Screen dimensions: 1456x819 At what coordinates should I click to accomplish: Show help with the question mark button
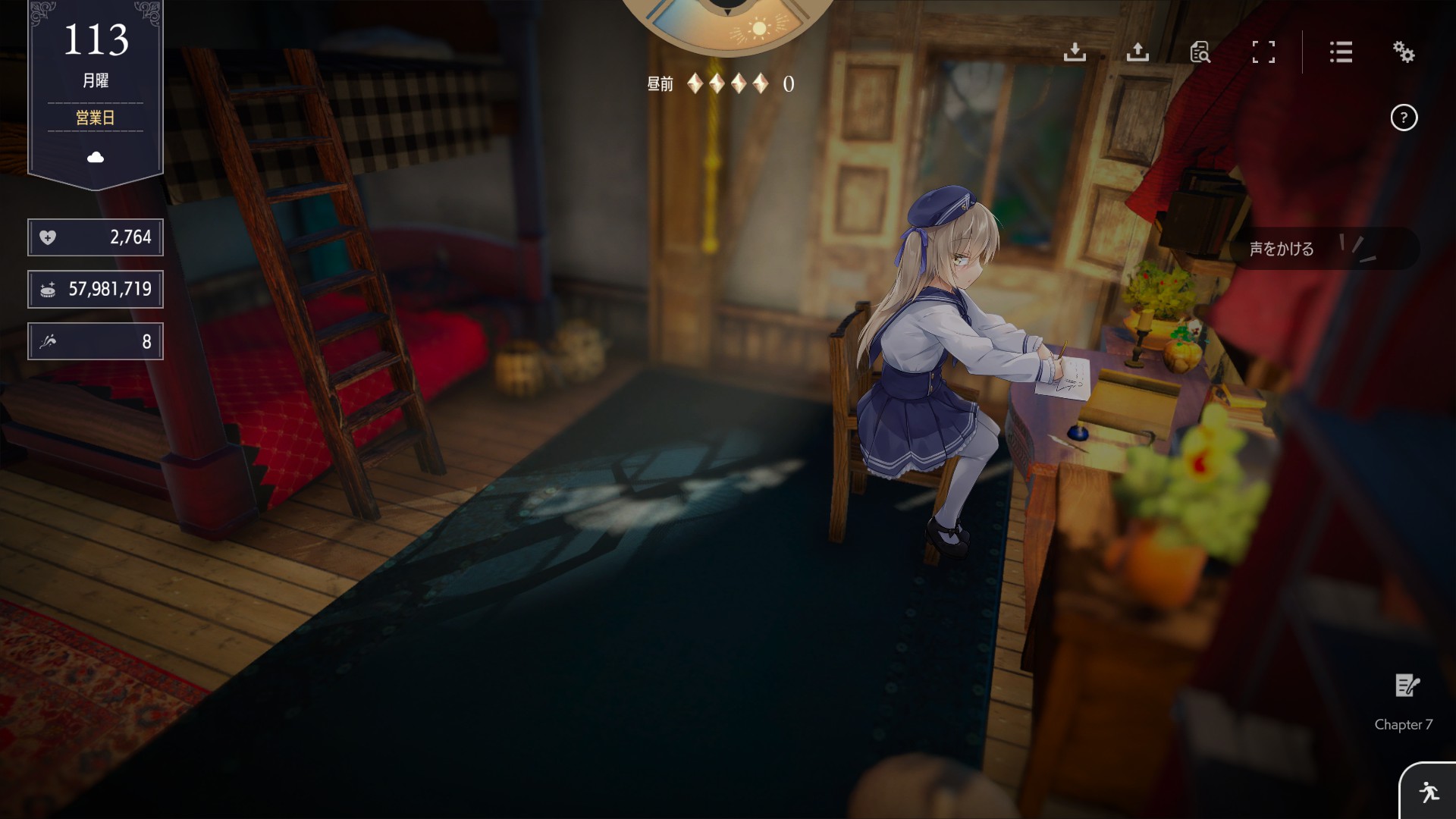click(x=1404, y=118)
